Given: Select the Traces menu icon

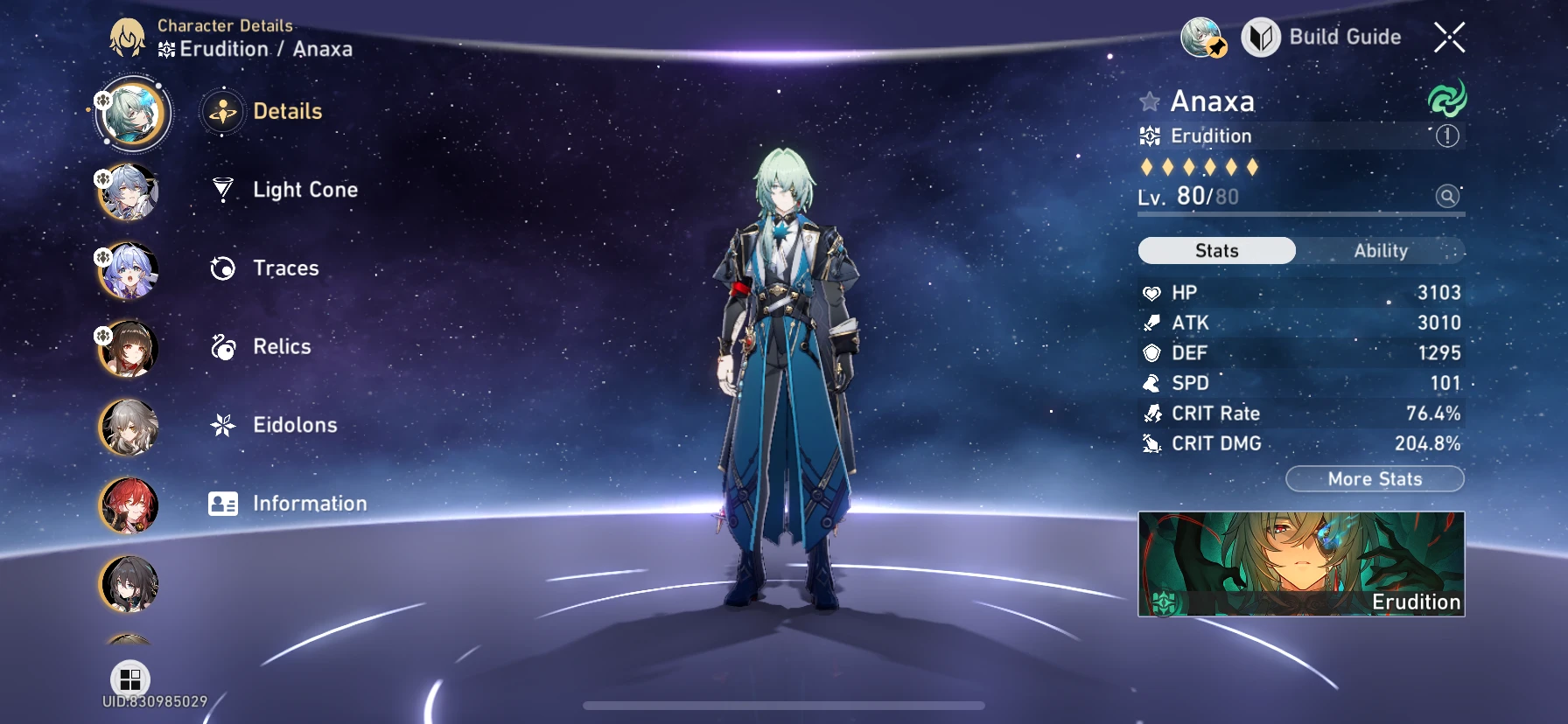Looking at the screenshot, I should 224,268.
